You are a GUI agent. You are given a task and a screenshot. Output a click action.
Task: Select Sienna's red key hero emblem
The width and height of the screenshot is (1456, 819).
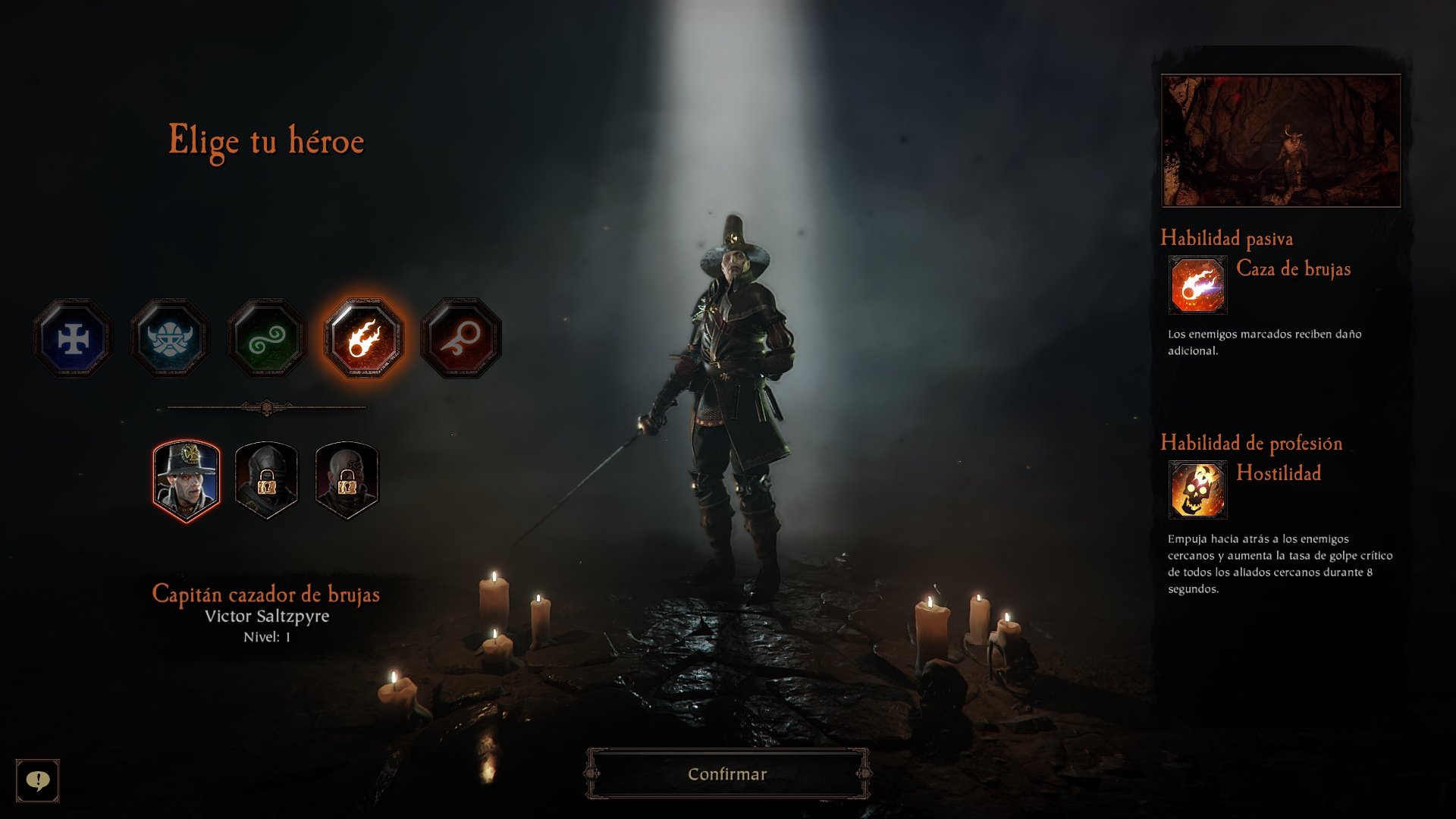coord(461,339)
